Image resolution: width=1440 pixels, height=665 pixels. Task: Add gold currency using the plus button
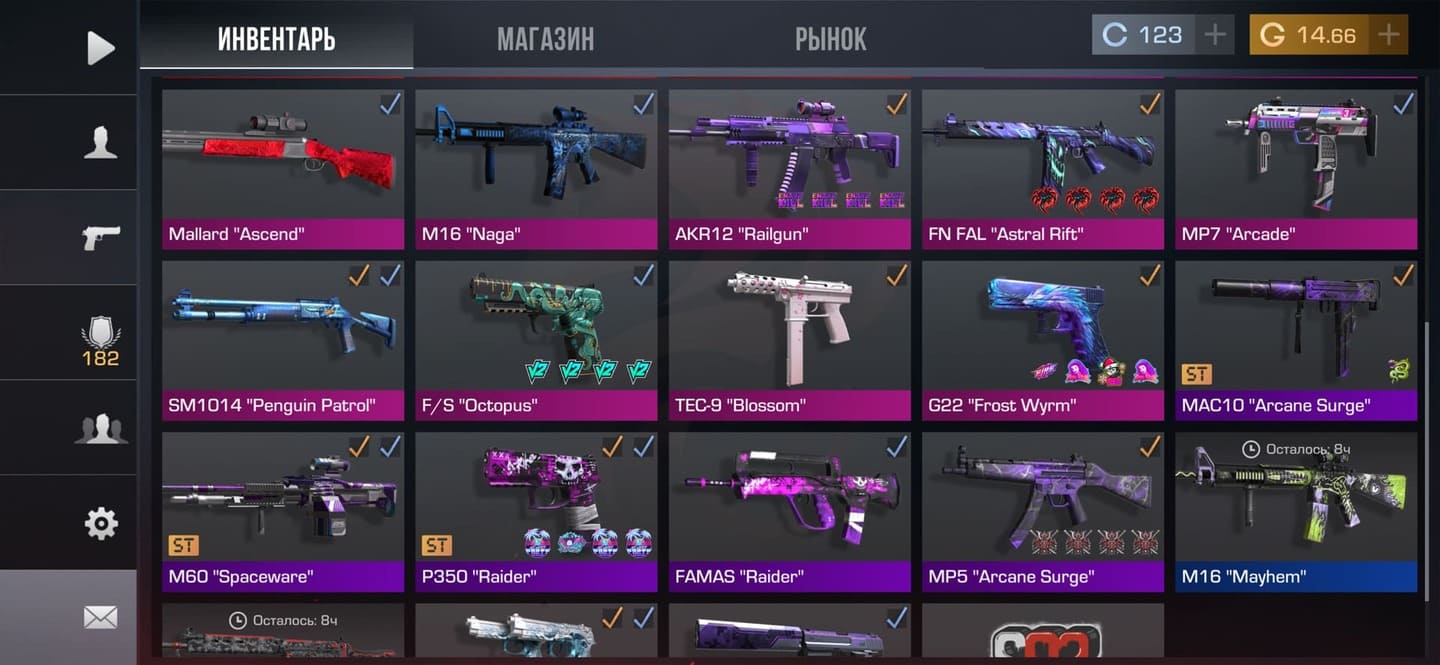coord(1388,35)
